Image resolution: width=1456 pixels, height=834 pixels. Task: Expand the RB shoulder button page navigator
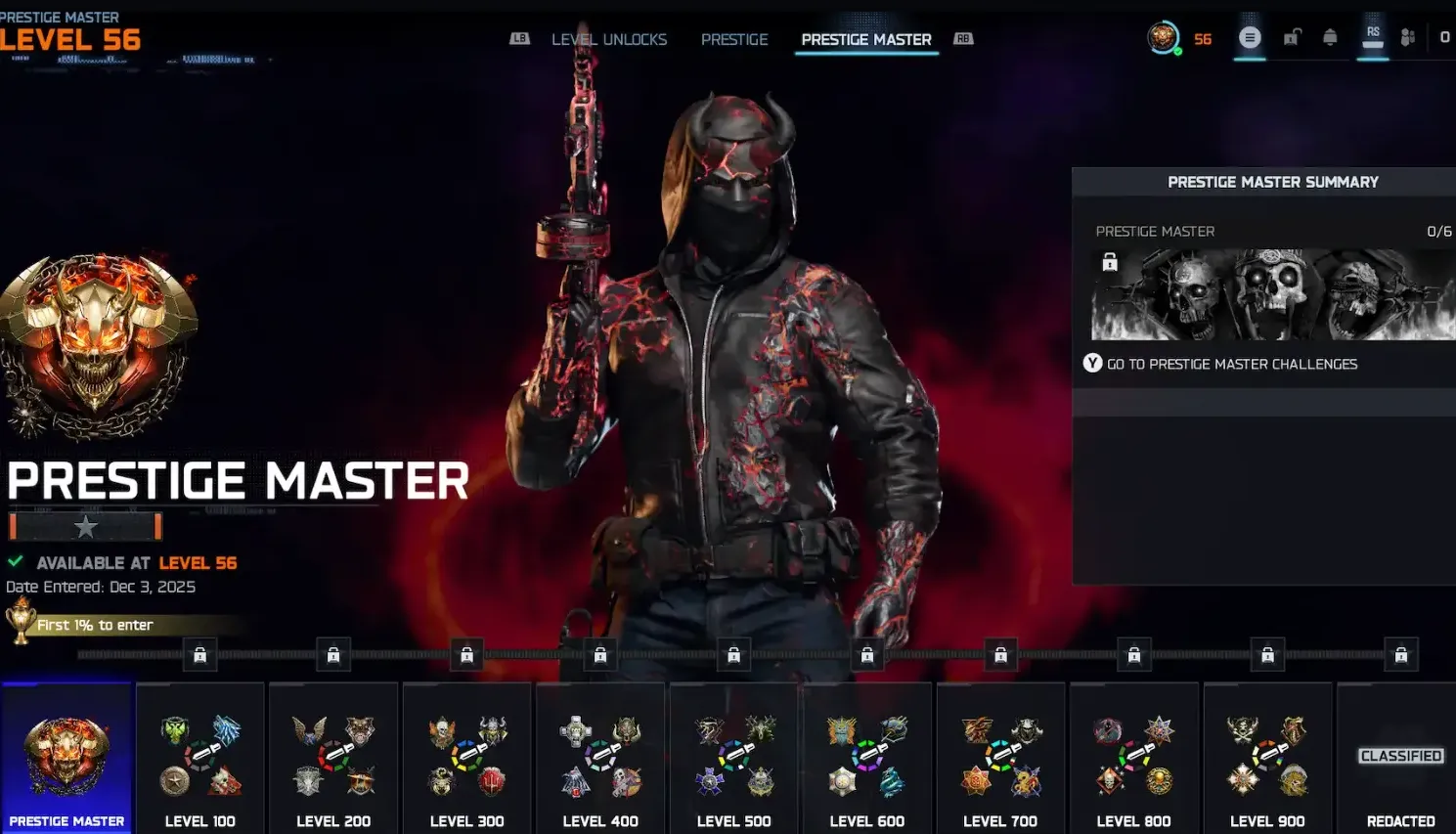click(x=963, y=38)
